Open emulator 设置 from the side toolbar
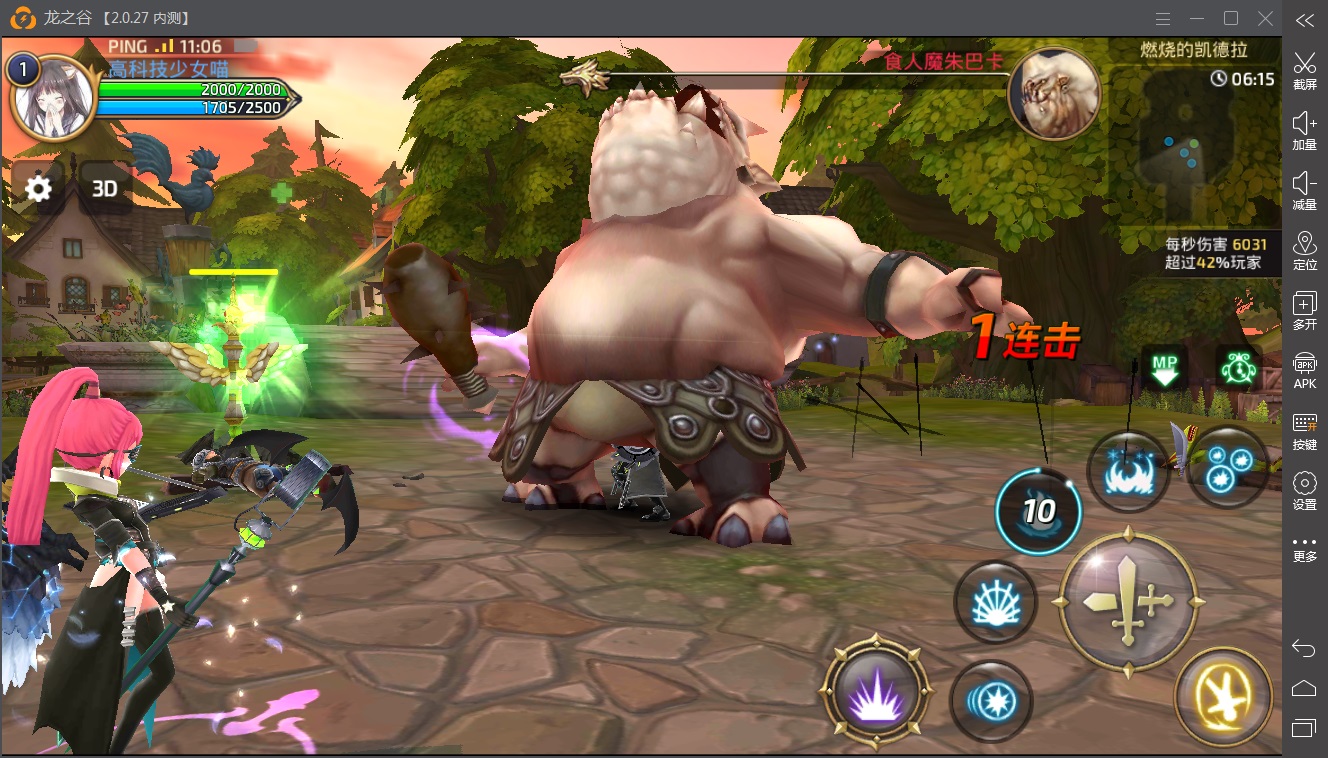 click(x=1304, y=491)
